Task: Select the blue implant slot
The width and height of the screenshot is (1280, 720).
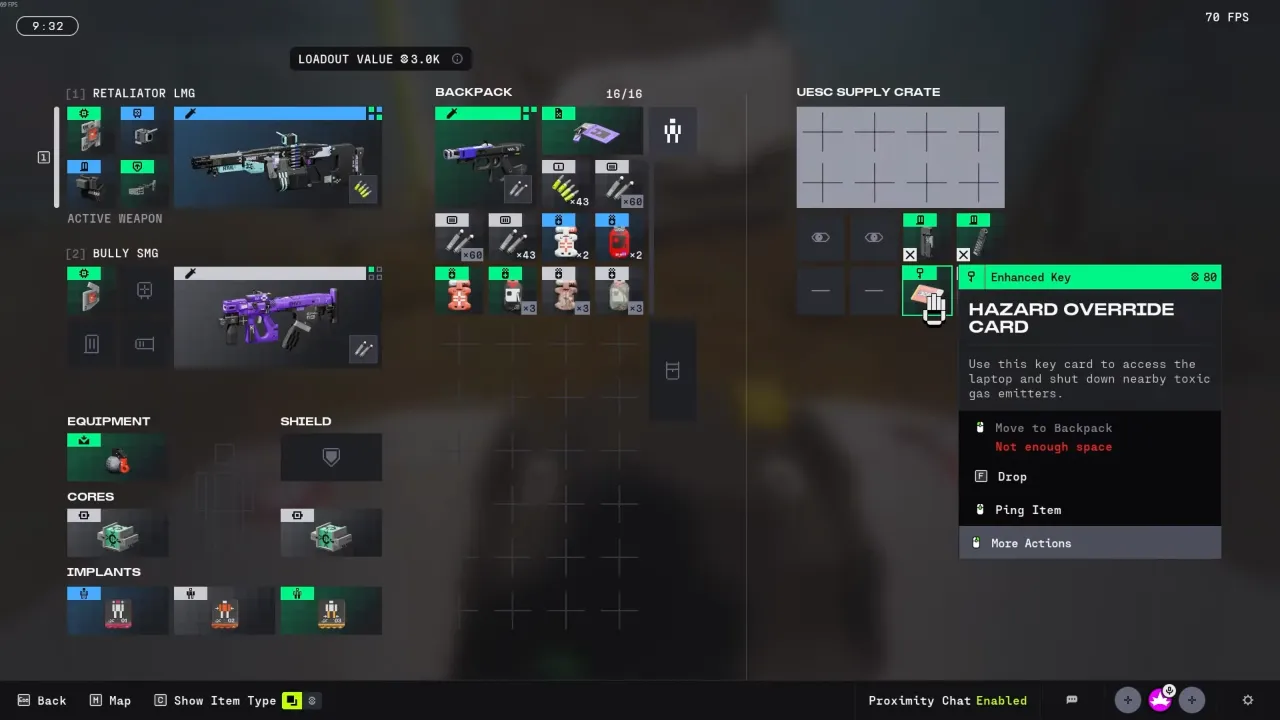Action: pyautogui.click(x=117, y=610)
